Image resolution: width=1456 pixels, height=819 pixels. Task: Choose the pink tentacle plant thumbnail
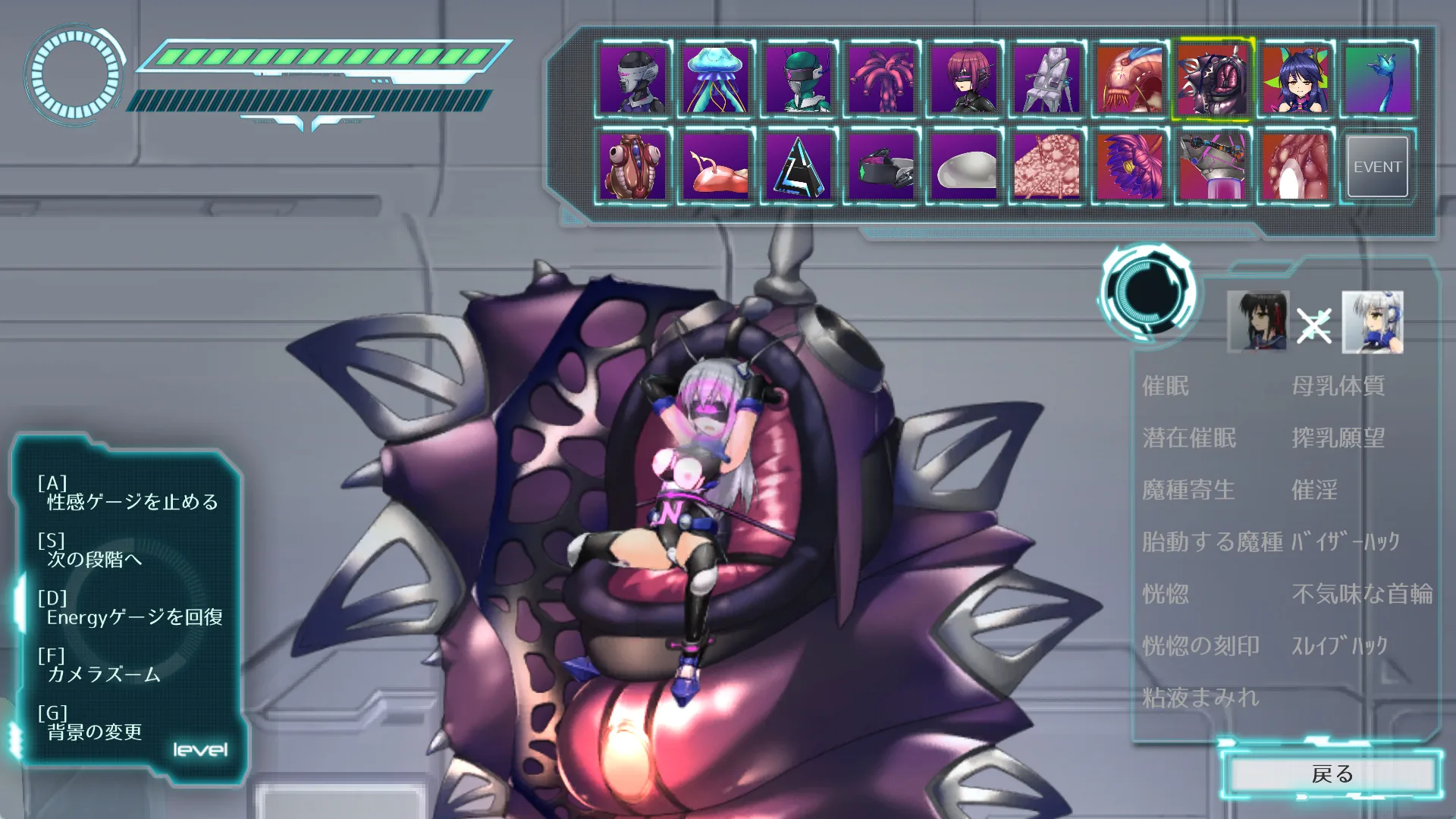tap(881, 80)
